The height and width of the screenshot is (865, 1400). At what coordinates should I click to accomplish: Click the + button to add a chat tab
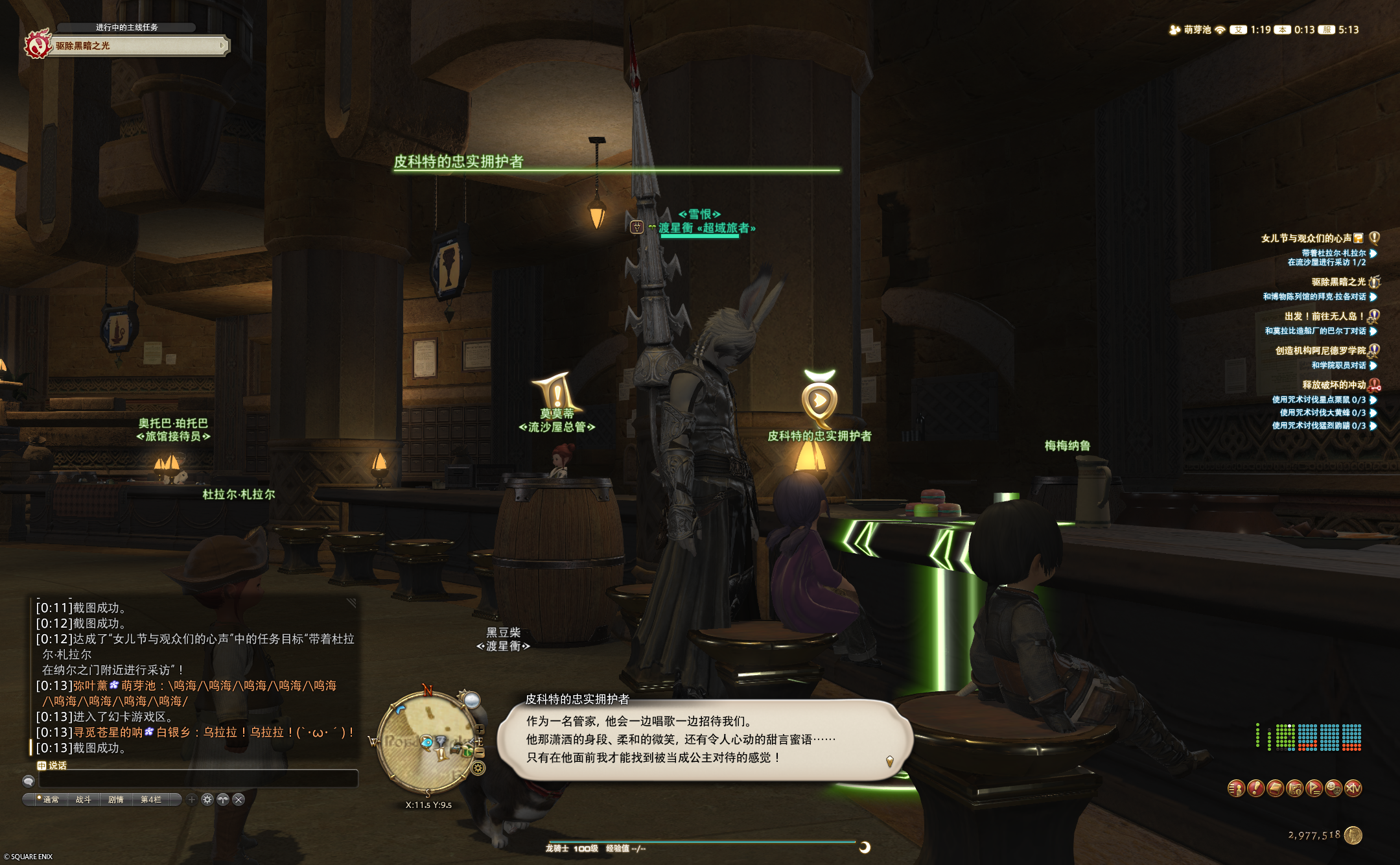pos(191,800)
